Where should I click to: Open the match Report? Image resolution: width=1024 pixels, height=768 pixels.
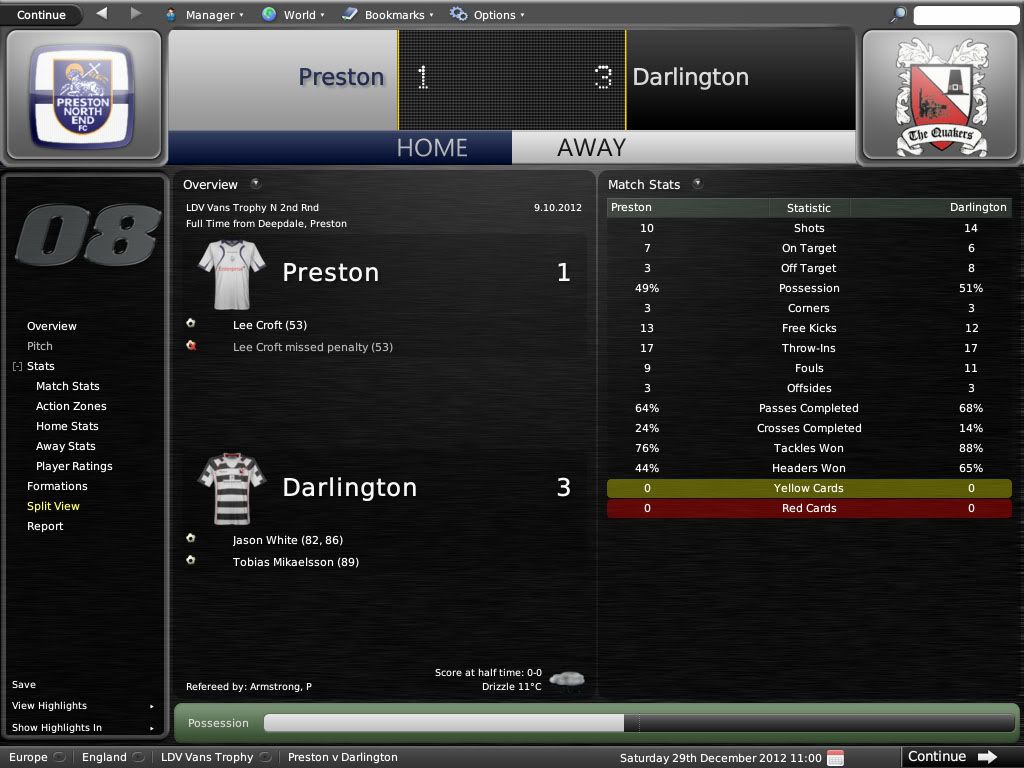pyautogui.click(x=45, y=526)
